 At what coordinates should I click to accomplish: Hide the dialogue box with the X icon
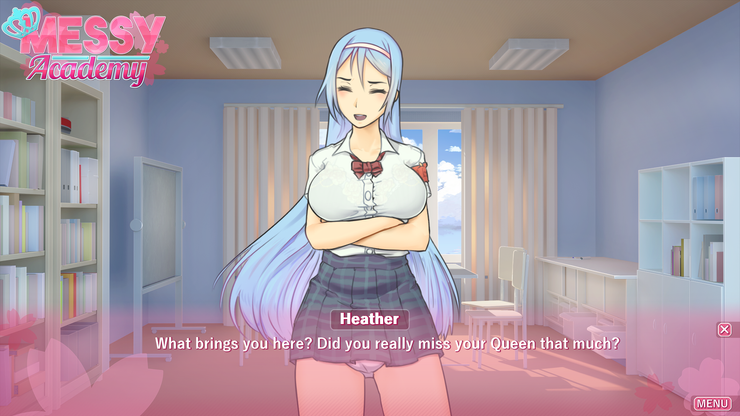coord(724,329)
